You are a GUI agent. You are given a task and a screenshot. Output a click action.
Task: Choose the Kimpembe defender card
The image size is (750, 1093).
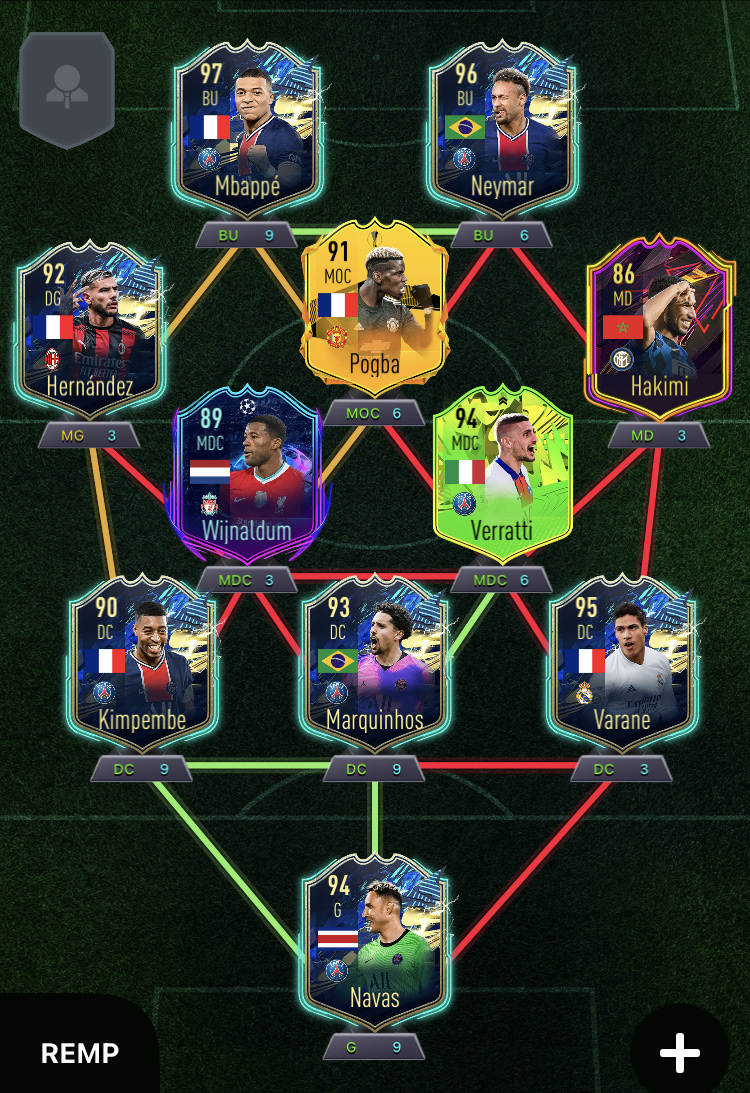[140, 665]
